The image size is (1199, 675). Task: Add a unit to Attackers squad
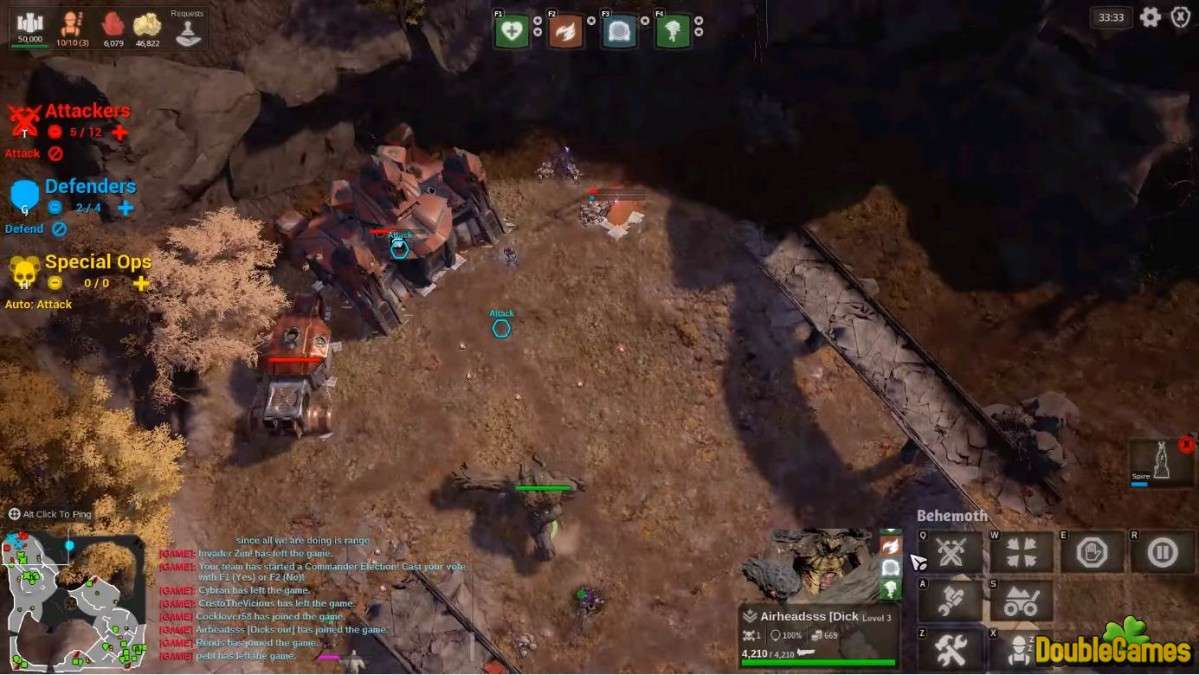(120, 132)
